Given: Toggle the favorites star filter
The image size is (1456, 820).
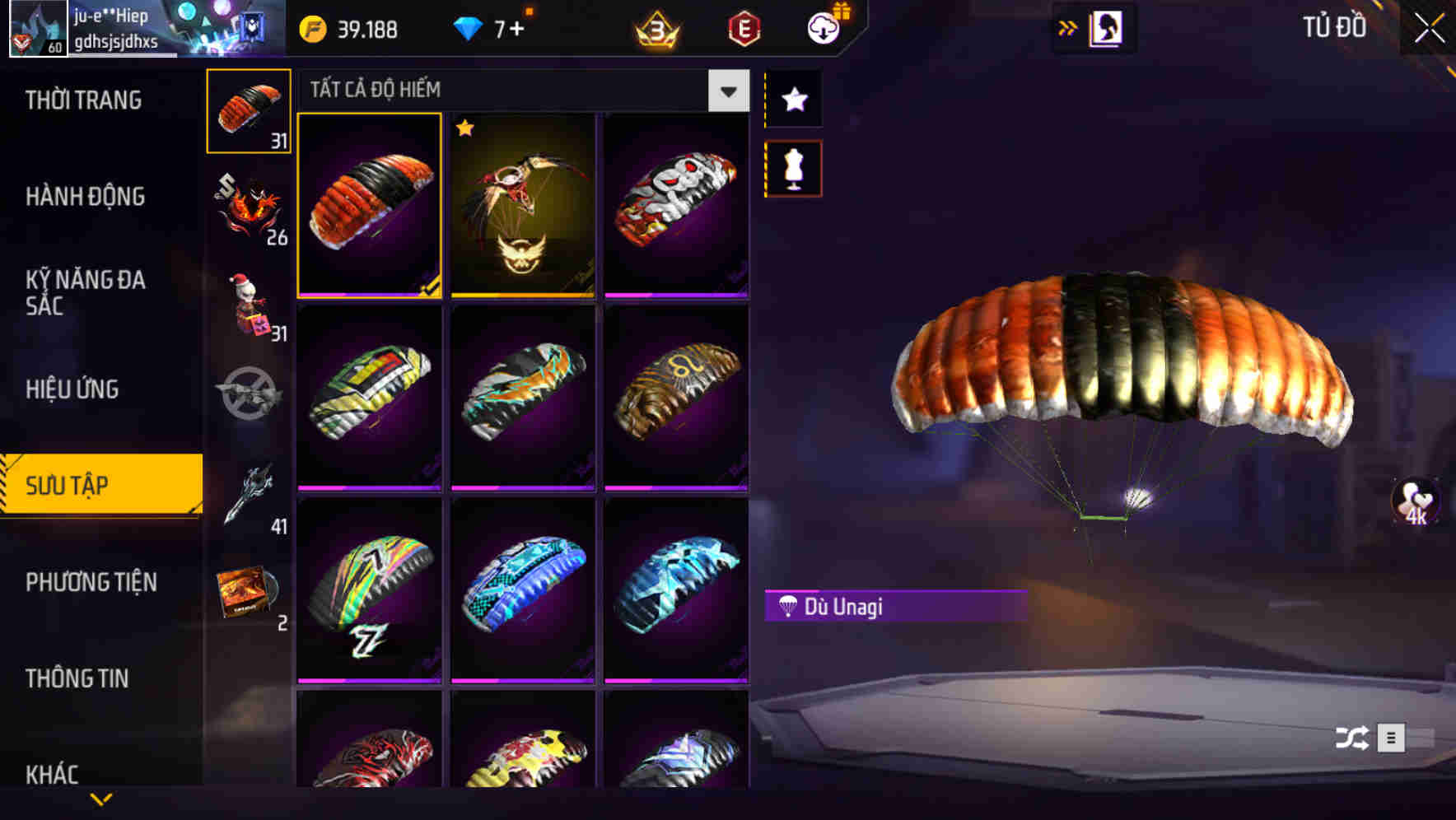Looking at the screenshot, I should 792,100.
